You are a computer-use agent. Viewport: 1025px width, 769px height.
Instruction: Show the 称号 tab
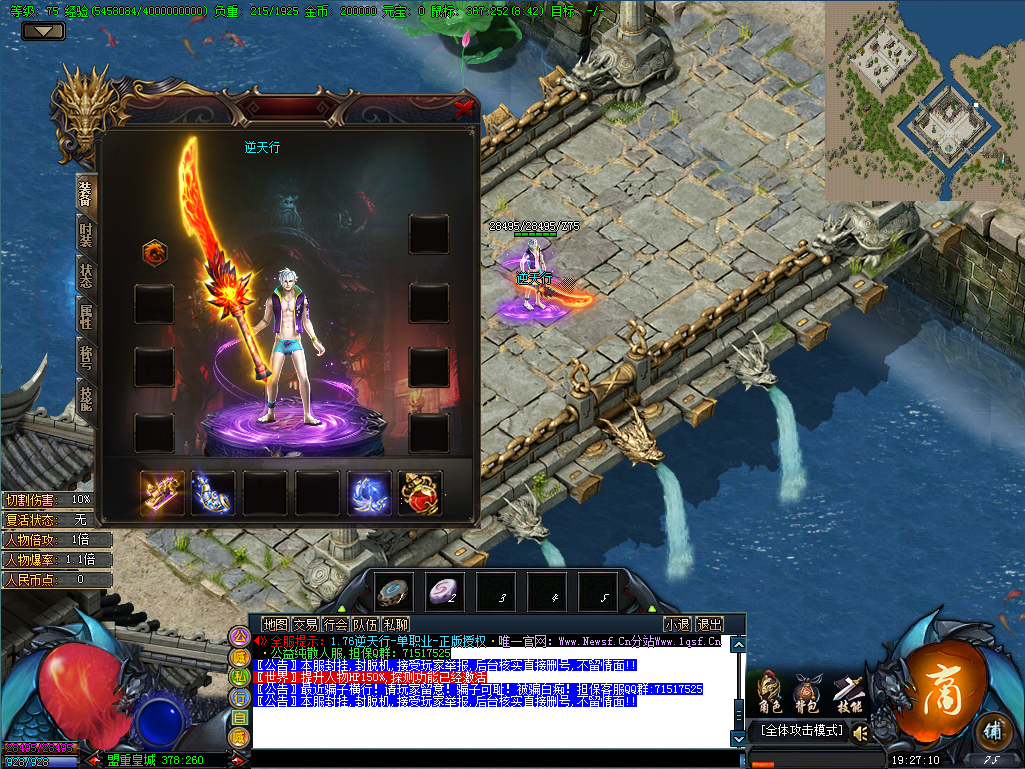[86, 357]
